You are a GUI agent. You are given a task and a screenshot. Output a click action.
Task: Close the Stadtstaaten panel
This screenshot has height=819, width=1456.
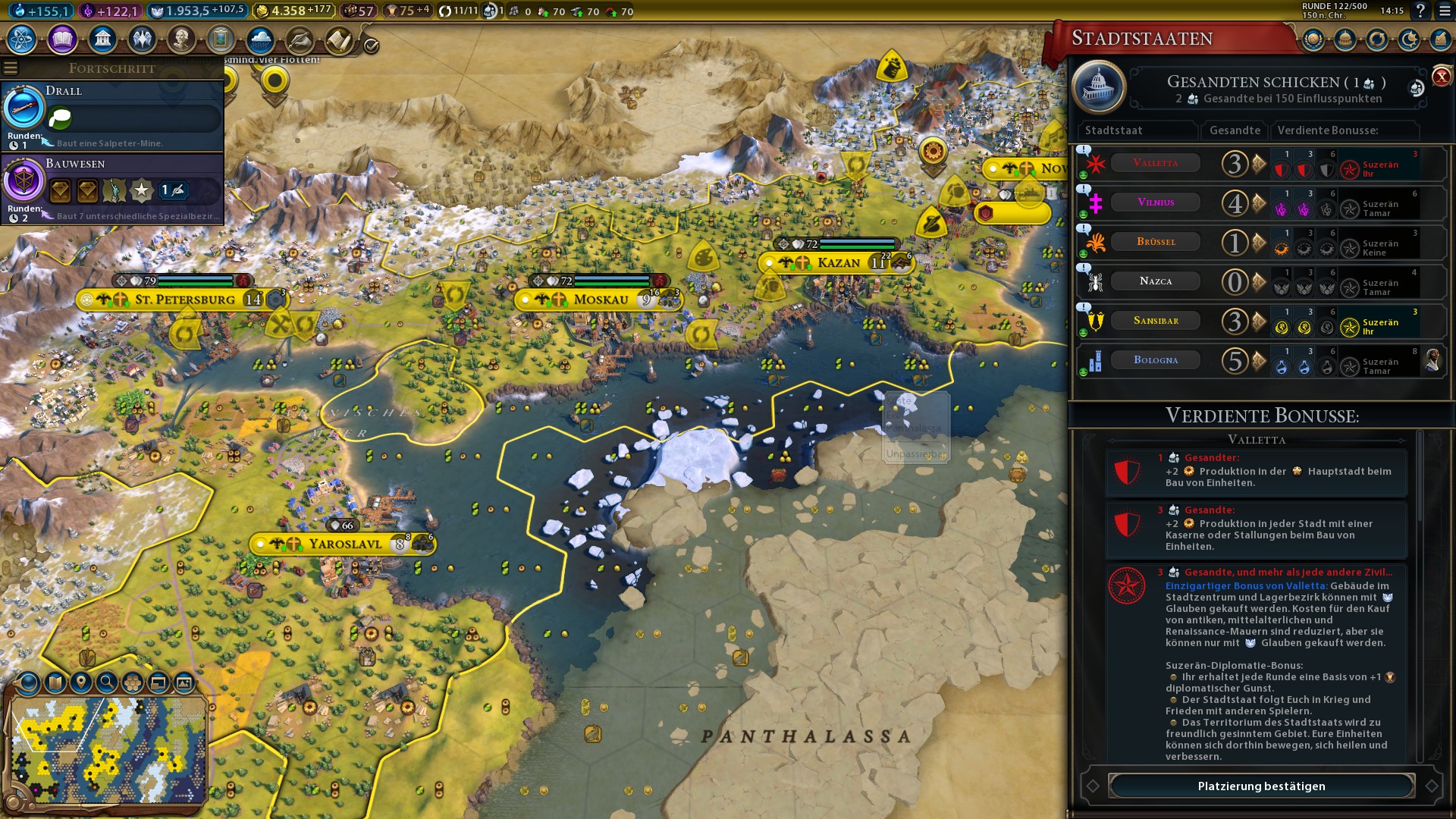click(x=1441, y=76)
